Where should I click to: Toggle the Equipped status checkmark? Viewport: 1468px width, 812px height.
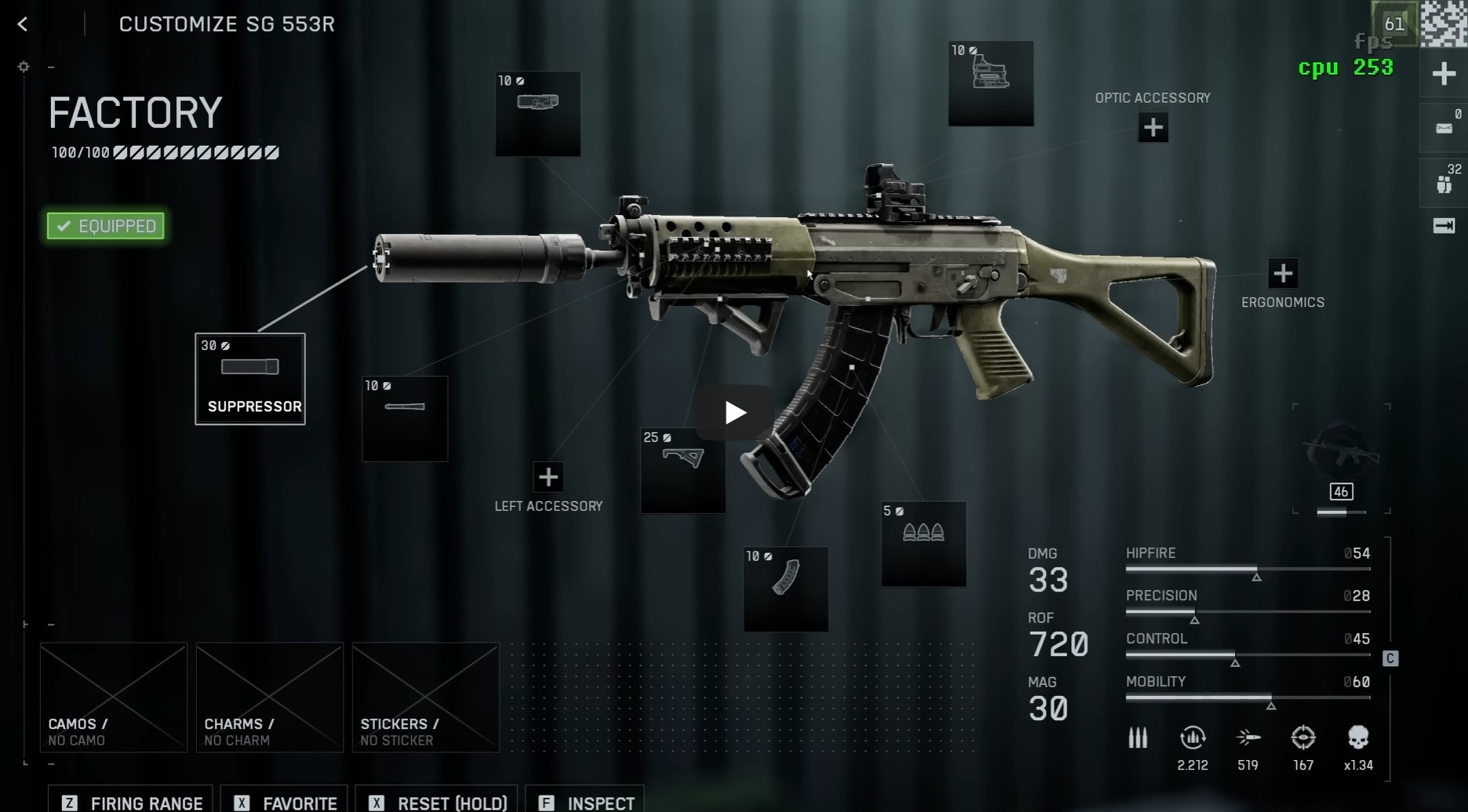[x=104, y=226]
